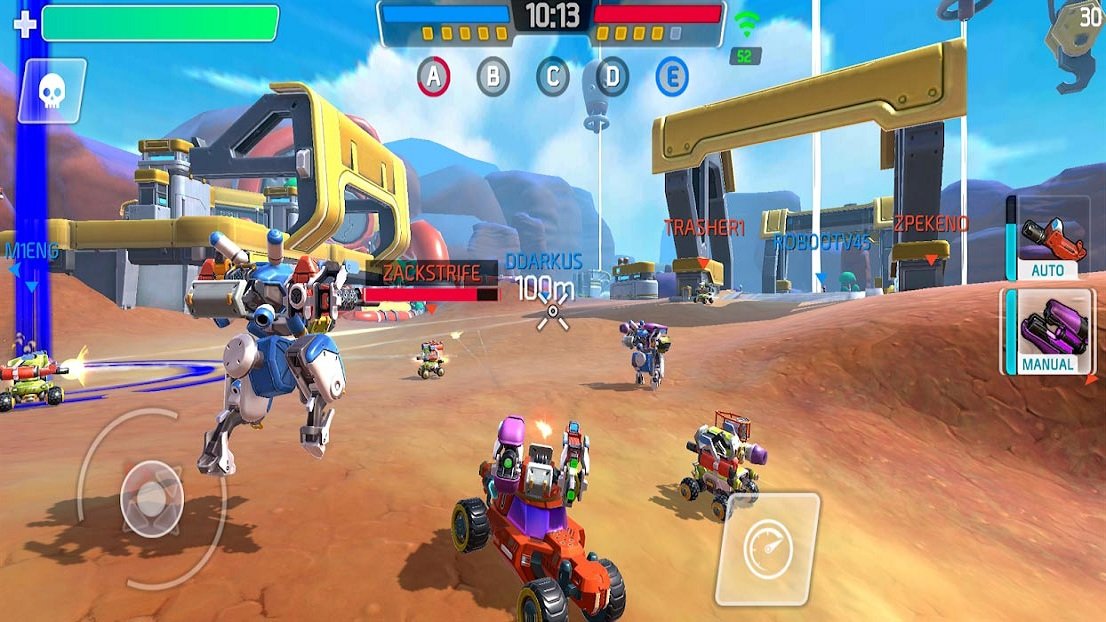Image resolution: width=1106 pixels, height=622 pixels.
Task: Select capture point C indicator
Action: tap(552, 76)
